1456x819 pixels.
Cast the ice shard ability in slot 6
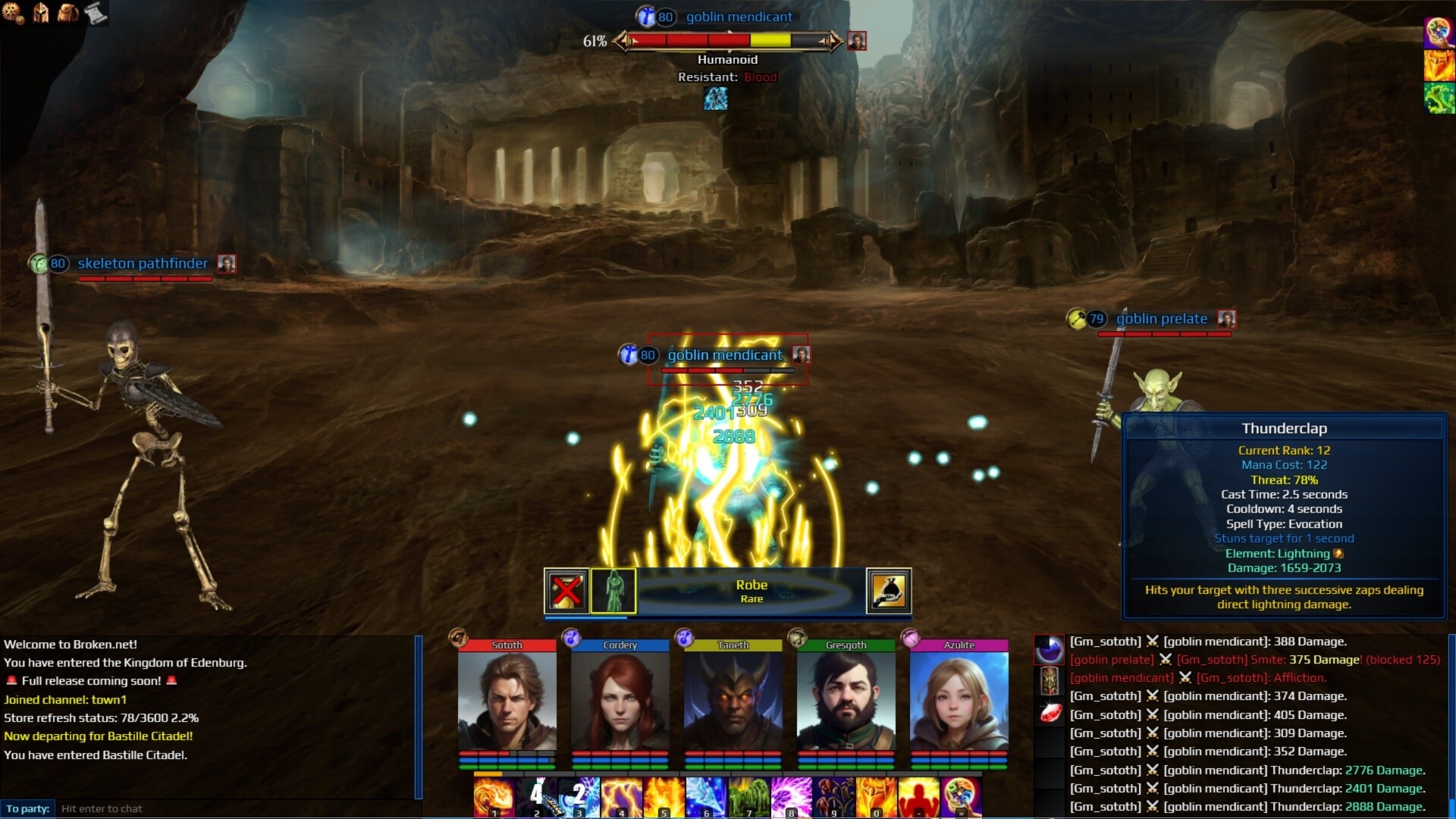(706, 798)
